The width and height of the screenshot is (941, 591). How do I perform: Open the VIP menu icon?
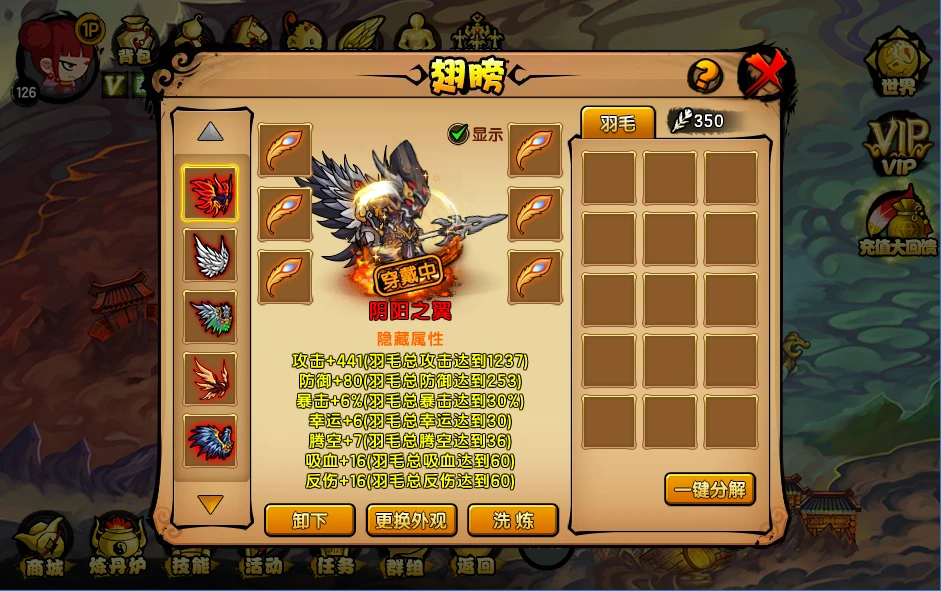pyautogui.click(x=898, y=147)
